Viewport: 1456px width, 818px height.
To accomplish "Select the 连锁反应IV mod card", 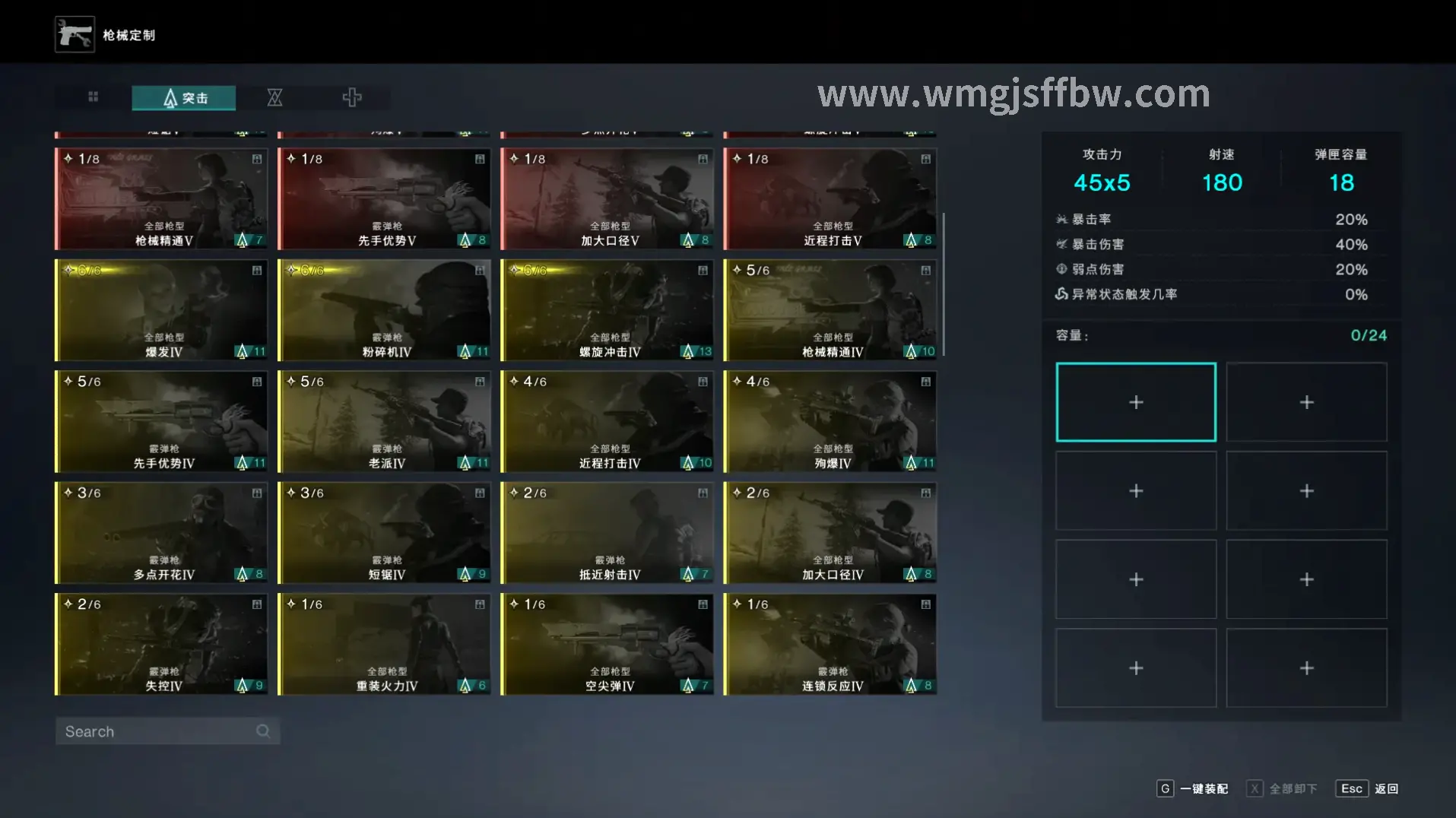I will pos(830,645).
